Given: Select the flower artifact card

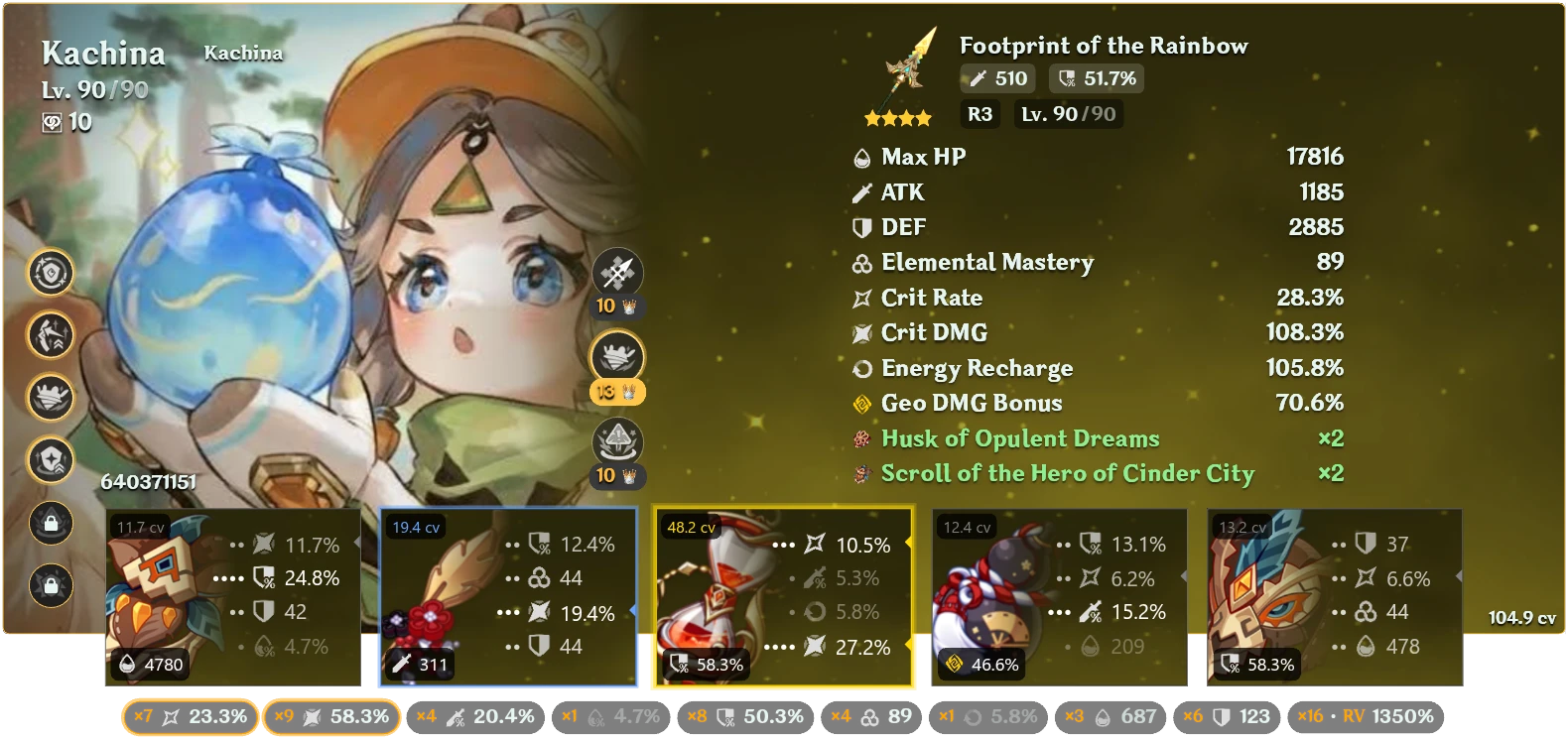Looking at the screenshot, I should (x=233, y=595).
